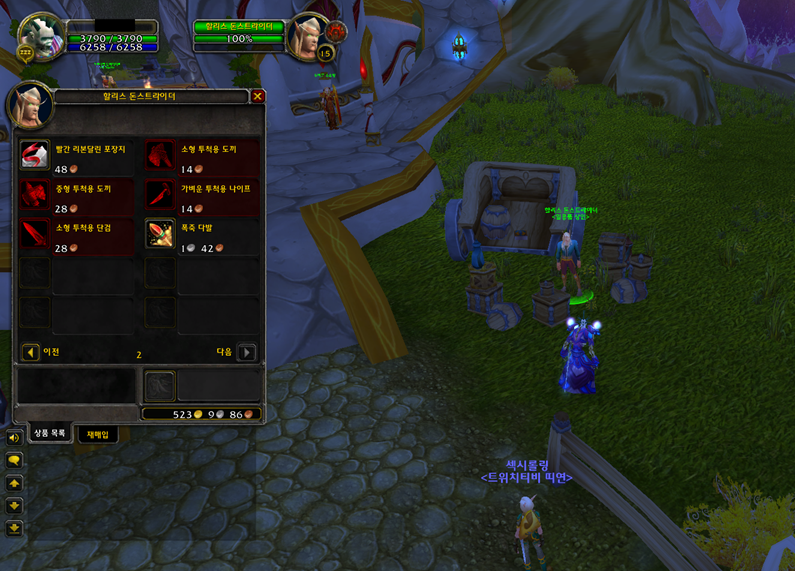Select the 상품 목록 merchandise tab
Image resolution: width=795 pixels, height=571 pixels.
point(49,434)
